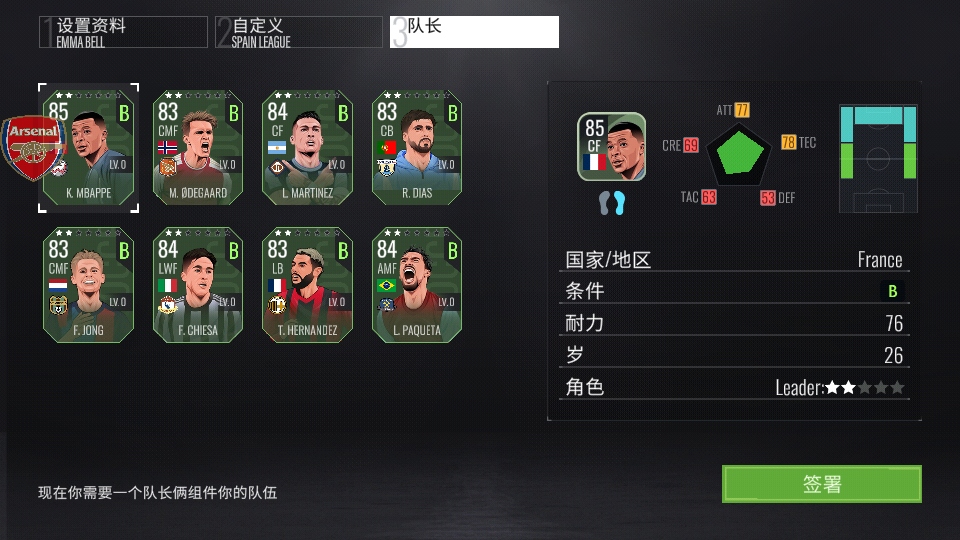Choose the L. Paqueta card
The image size is (960, 540).
[417, 285]
